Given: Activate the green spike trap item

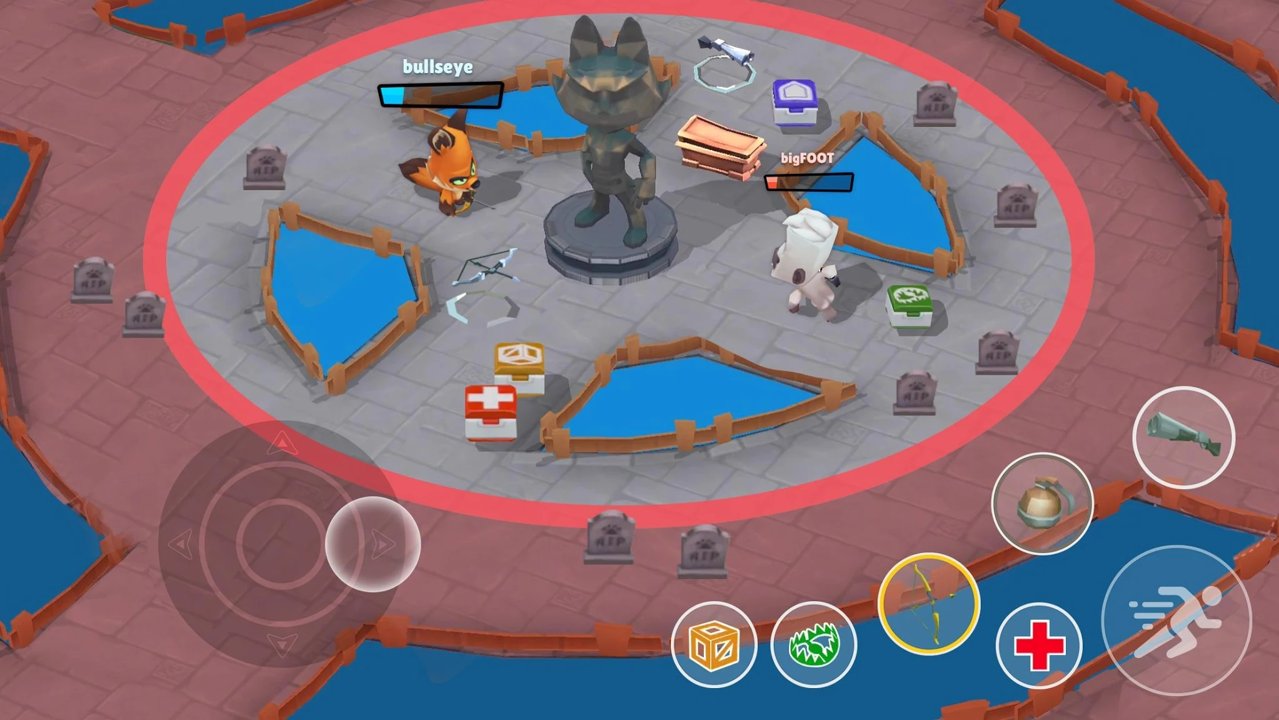Looking at the screenshot, I should 813,645.
